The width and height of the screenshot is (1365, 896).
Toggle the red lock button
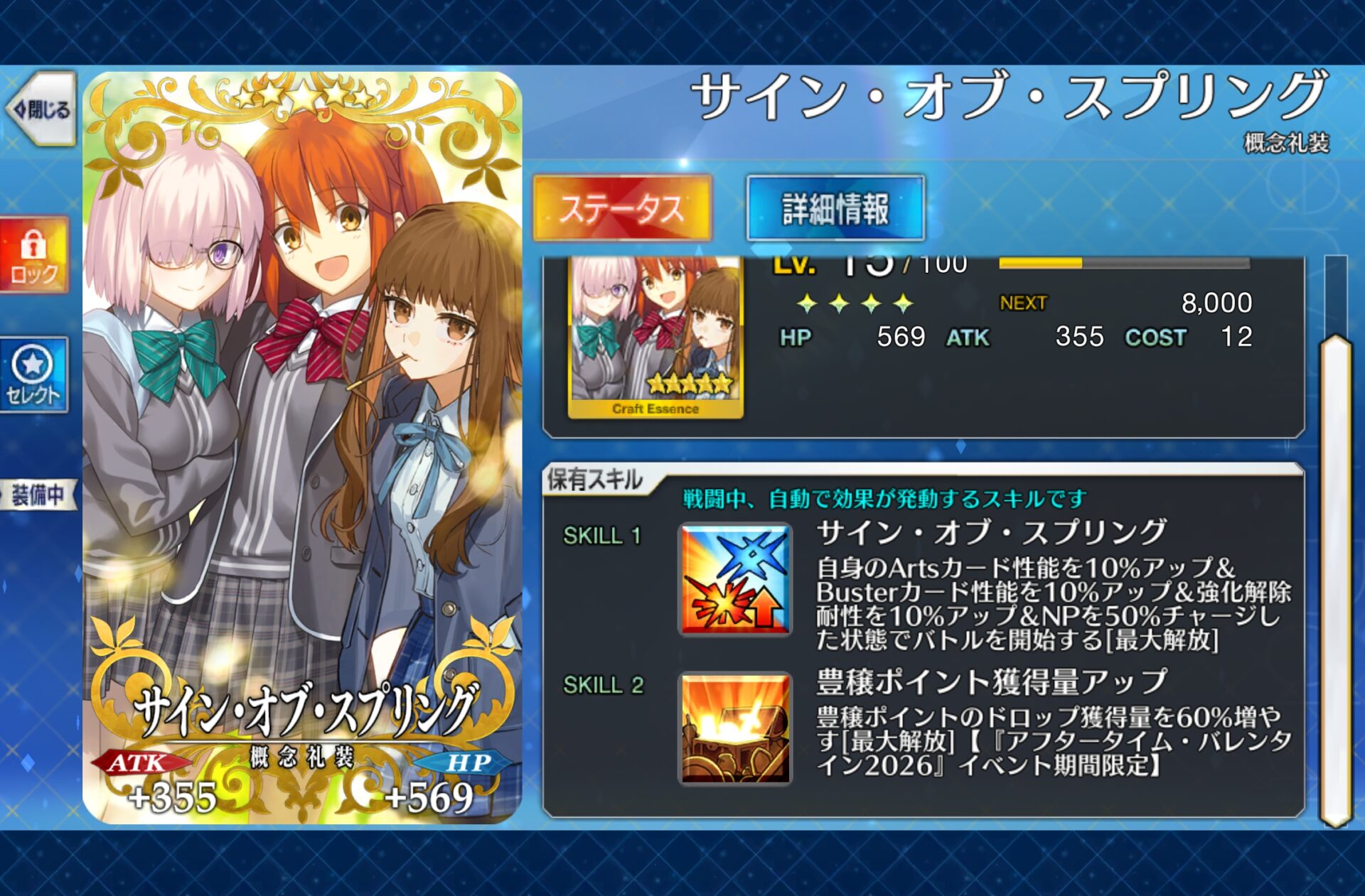pos(34,255)
